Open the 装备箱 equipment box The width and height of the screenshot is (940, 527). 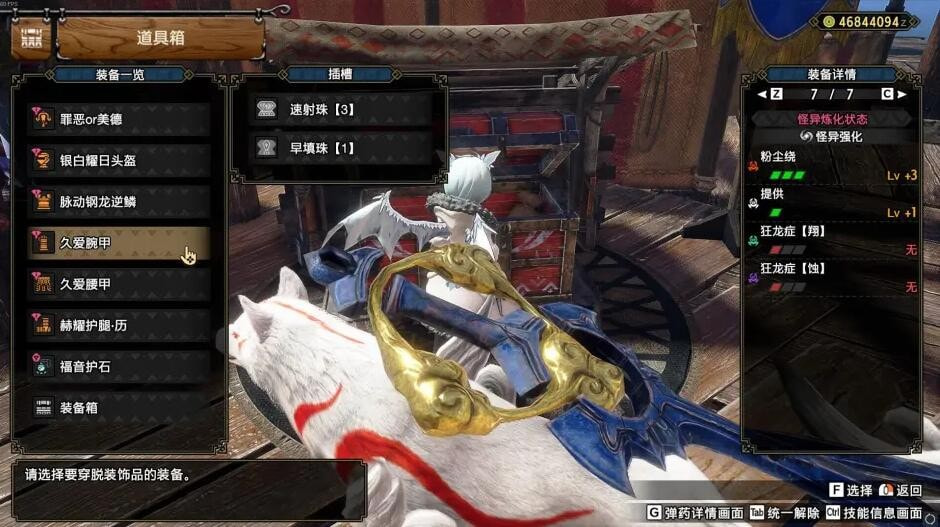[120, 408]
